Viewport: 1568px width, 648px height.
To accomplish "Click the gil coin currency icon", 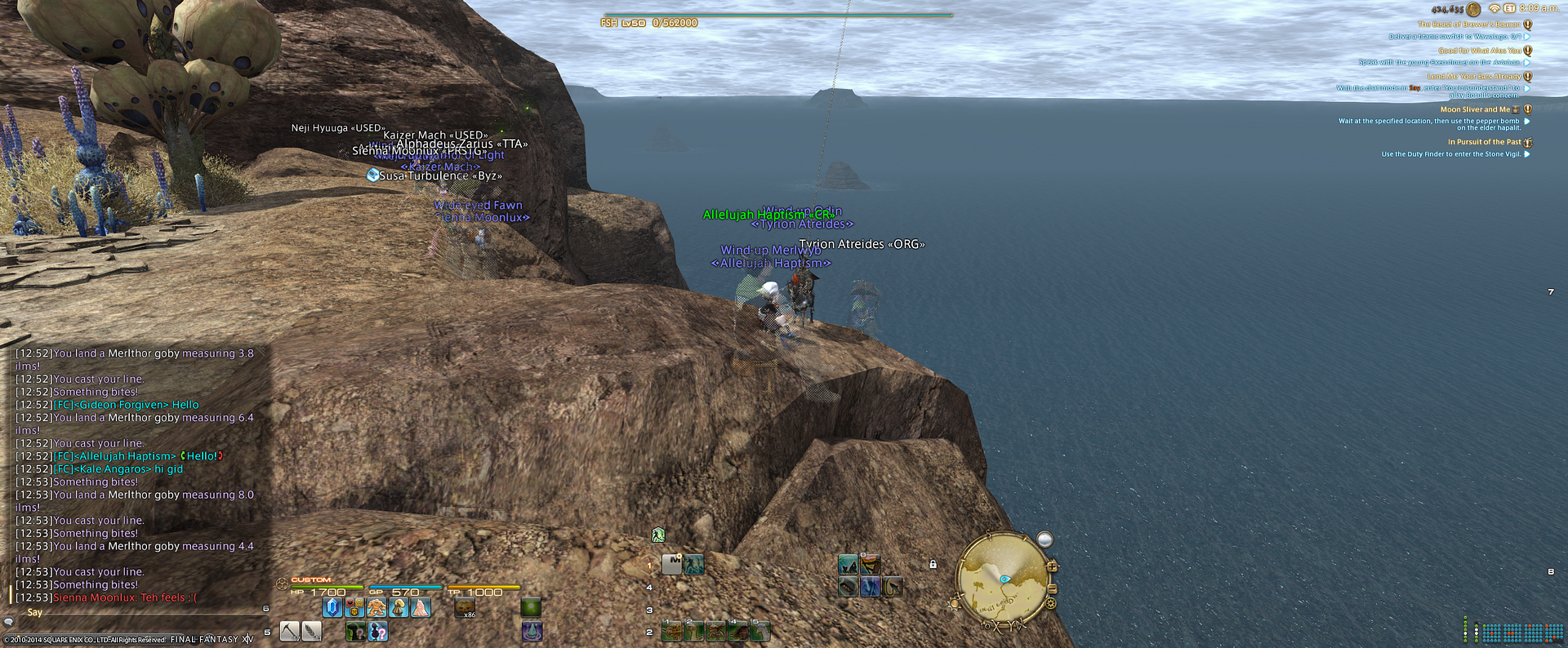I will pos(1473,9).
